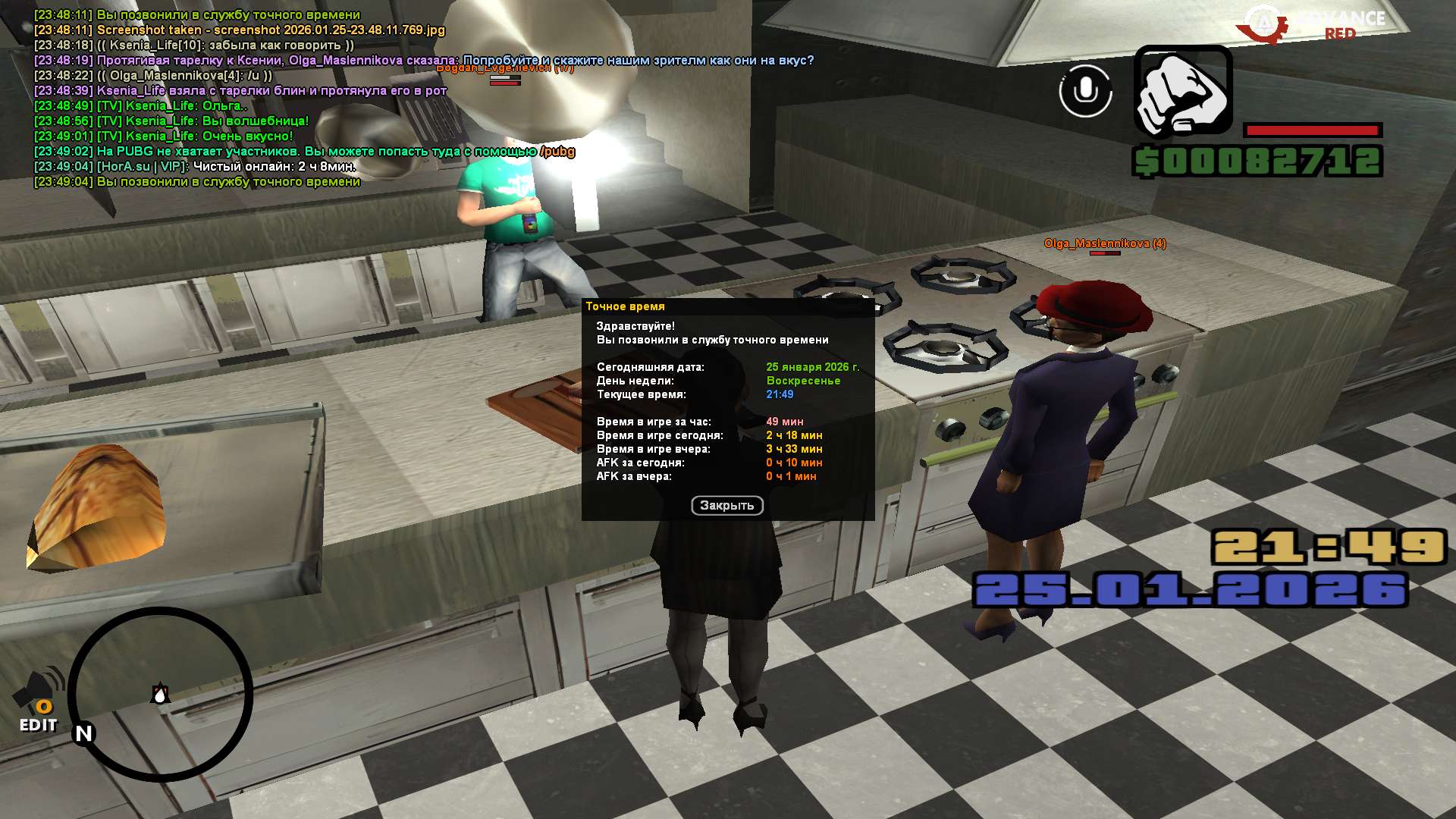
Task: Click the megaphone EDIT icon
Action: point(39,700)
